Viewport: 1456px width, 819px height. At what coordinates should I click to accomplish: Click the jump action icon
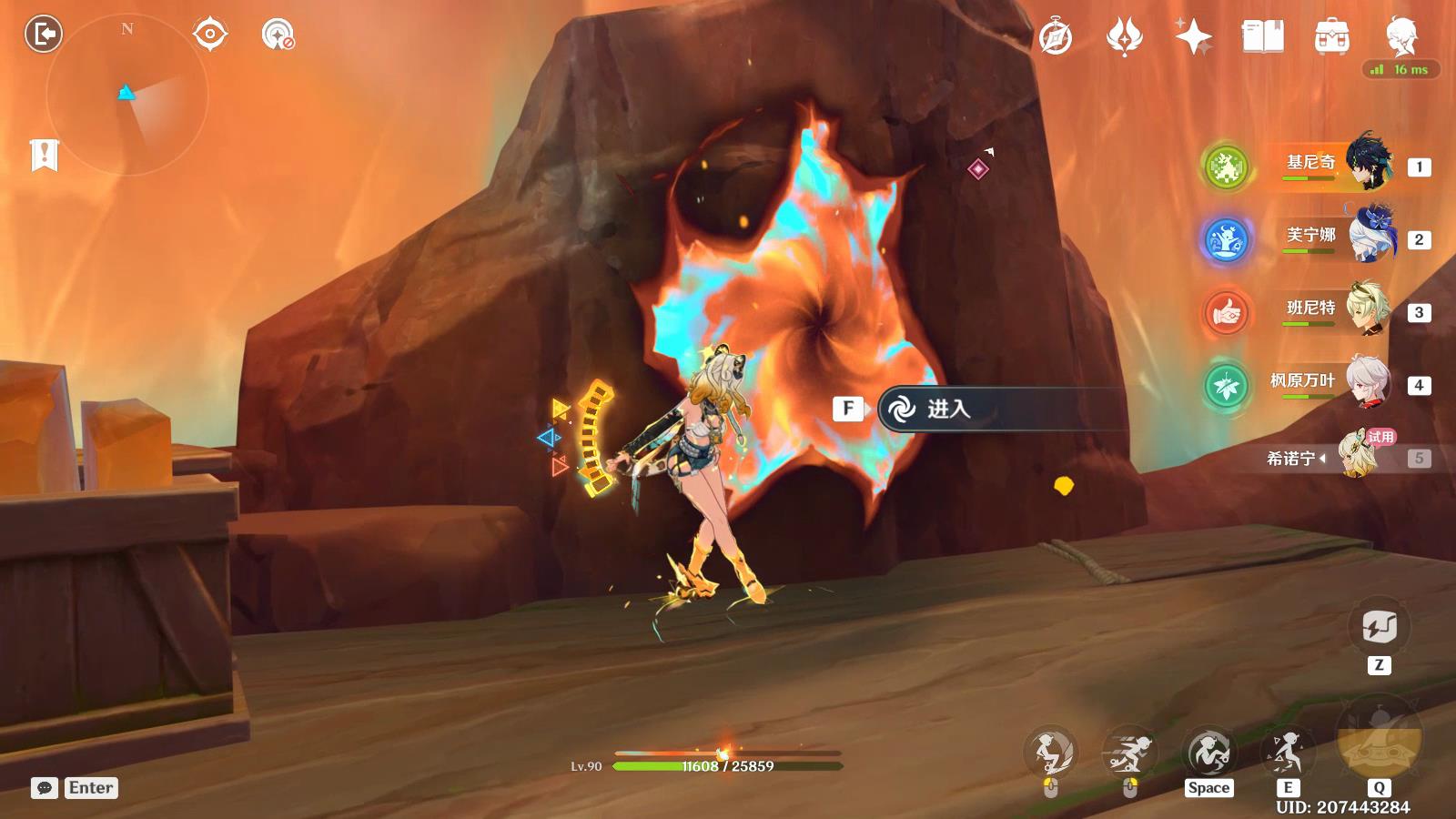pyautogui.click(x=1208, y=753)
